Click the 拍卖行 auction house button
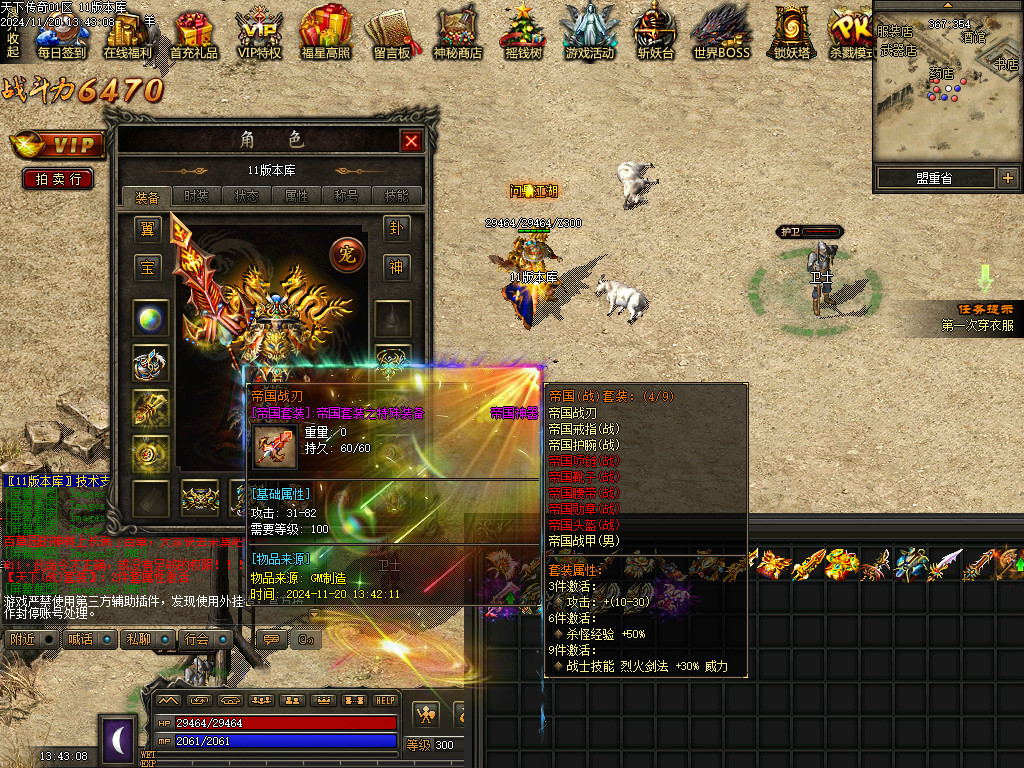 tap(58, 179)
